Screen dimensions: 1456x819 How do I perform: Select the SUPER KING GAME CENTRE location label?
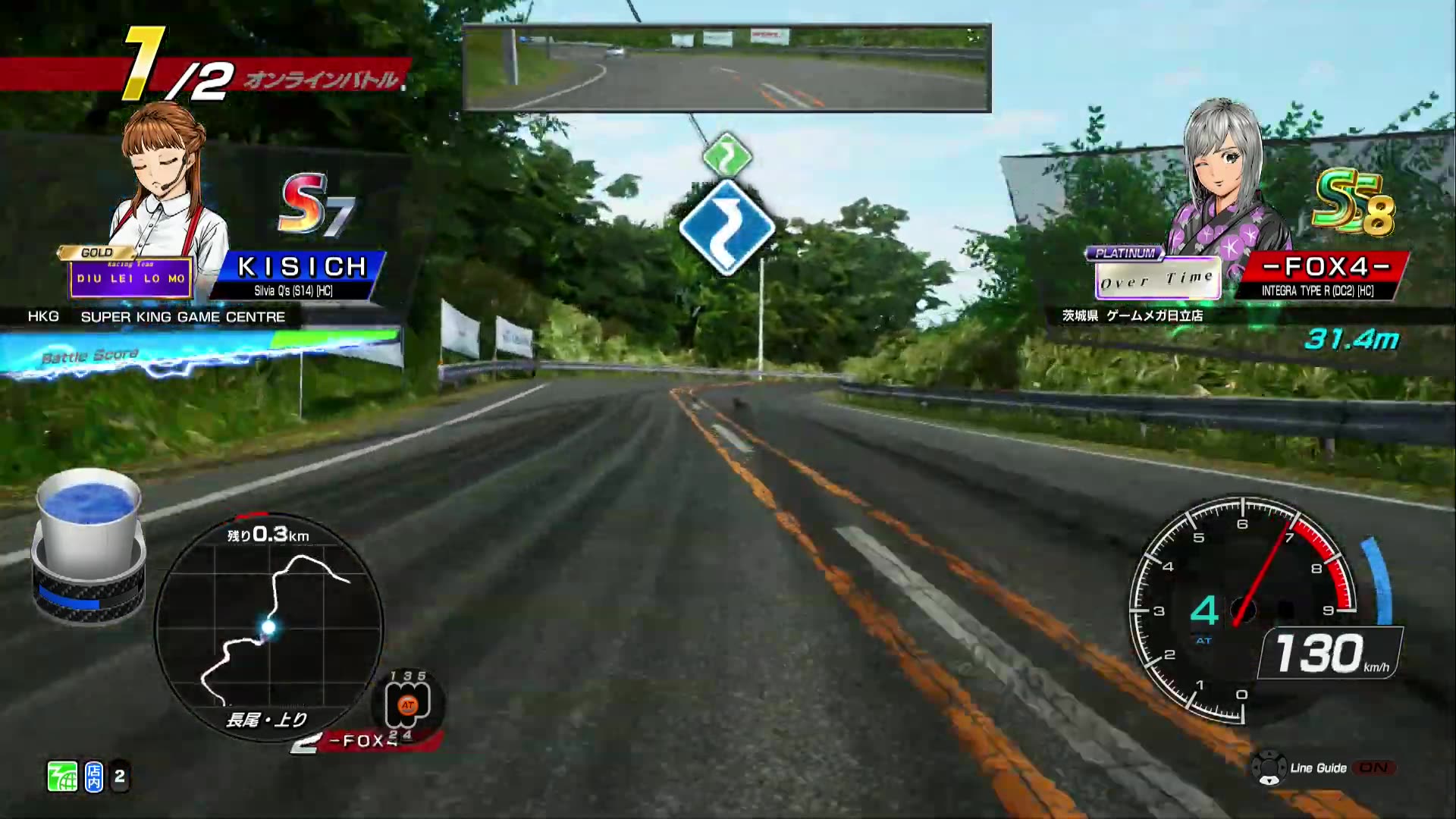182,317
